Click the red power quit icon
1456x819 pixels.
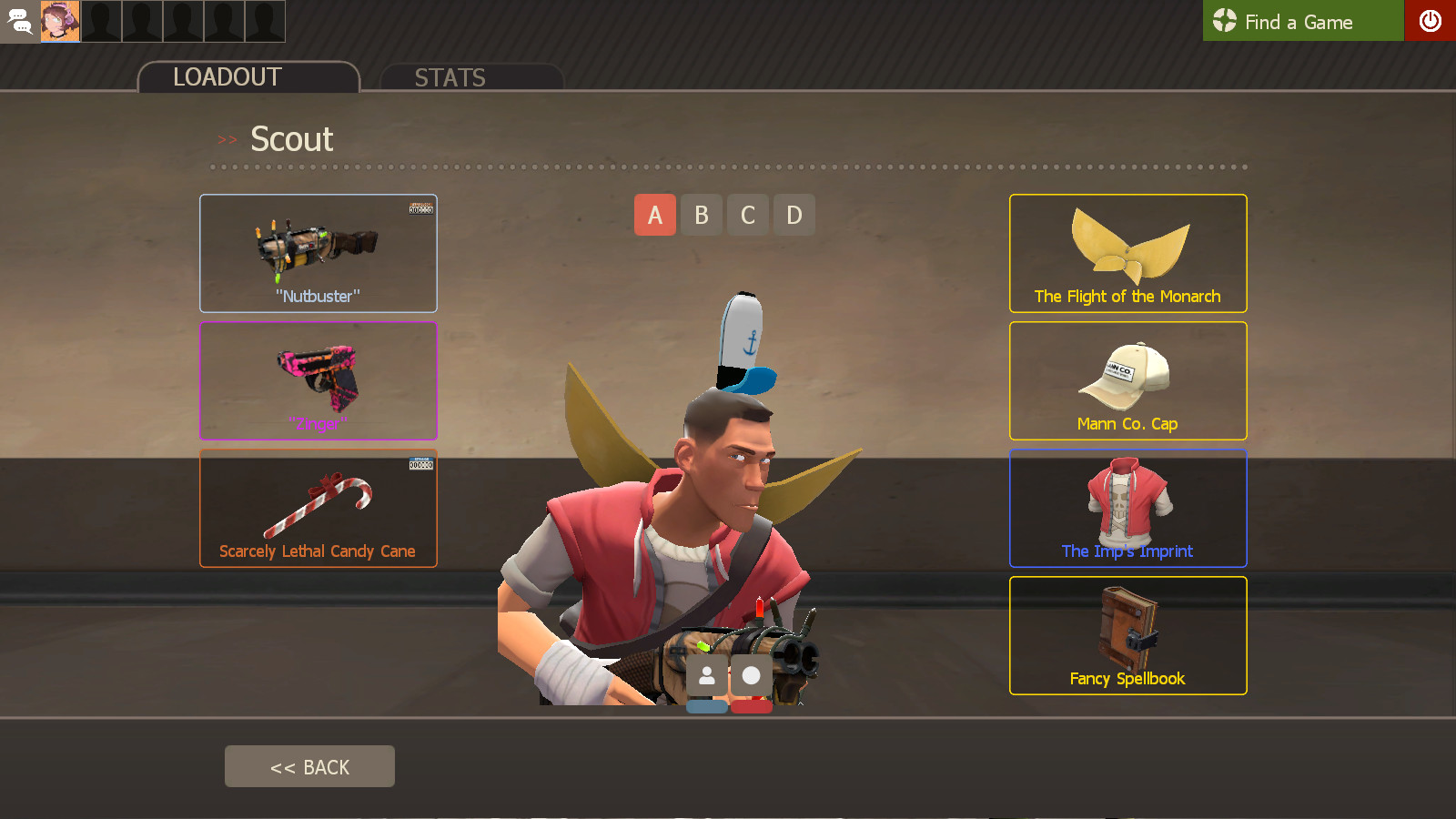tap(1431, 21)
